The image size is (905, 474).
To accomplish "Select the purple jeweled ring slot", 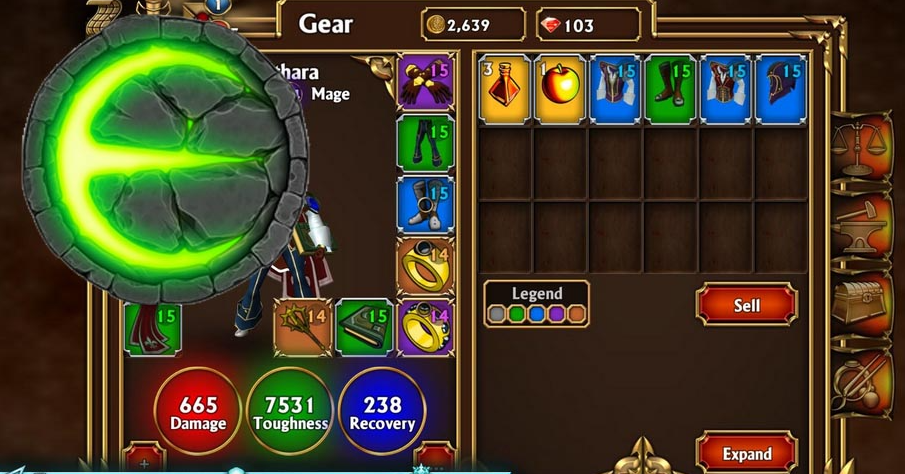I will [x=425, y=327].
